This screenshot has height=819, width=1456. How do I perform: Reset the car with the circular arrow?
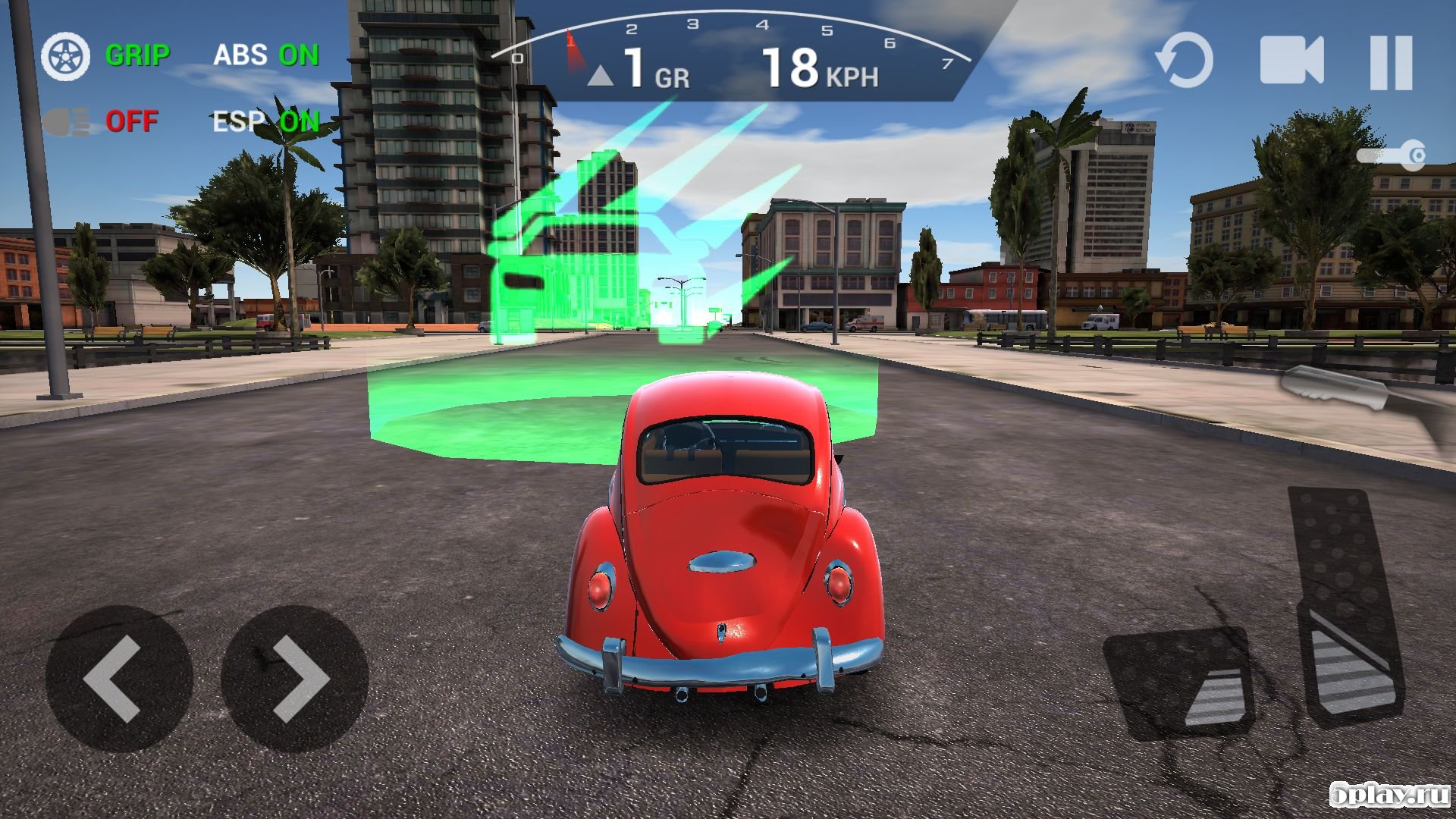1184,60
